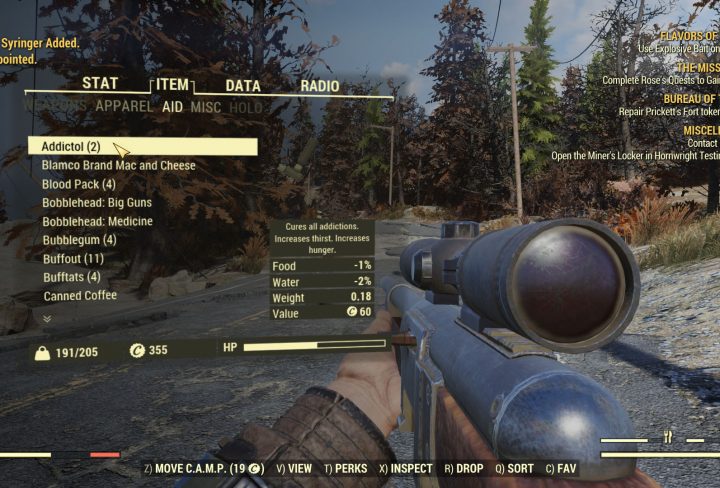Select Bobblehead: Medicine
This screenshot has height=488, width=720.
point(97,221)
